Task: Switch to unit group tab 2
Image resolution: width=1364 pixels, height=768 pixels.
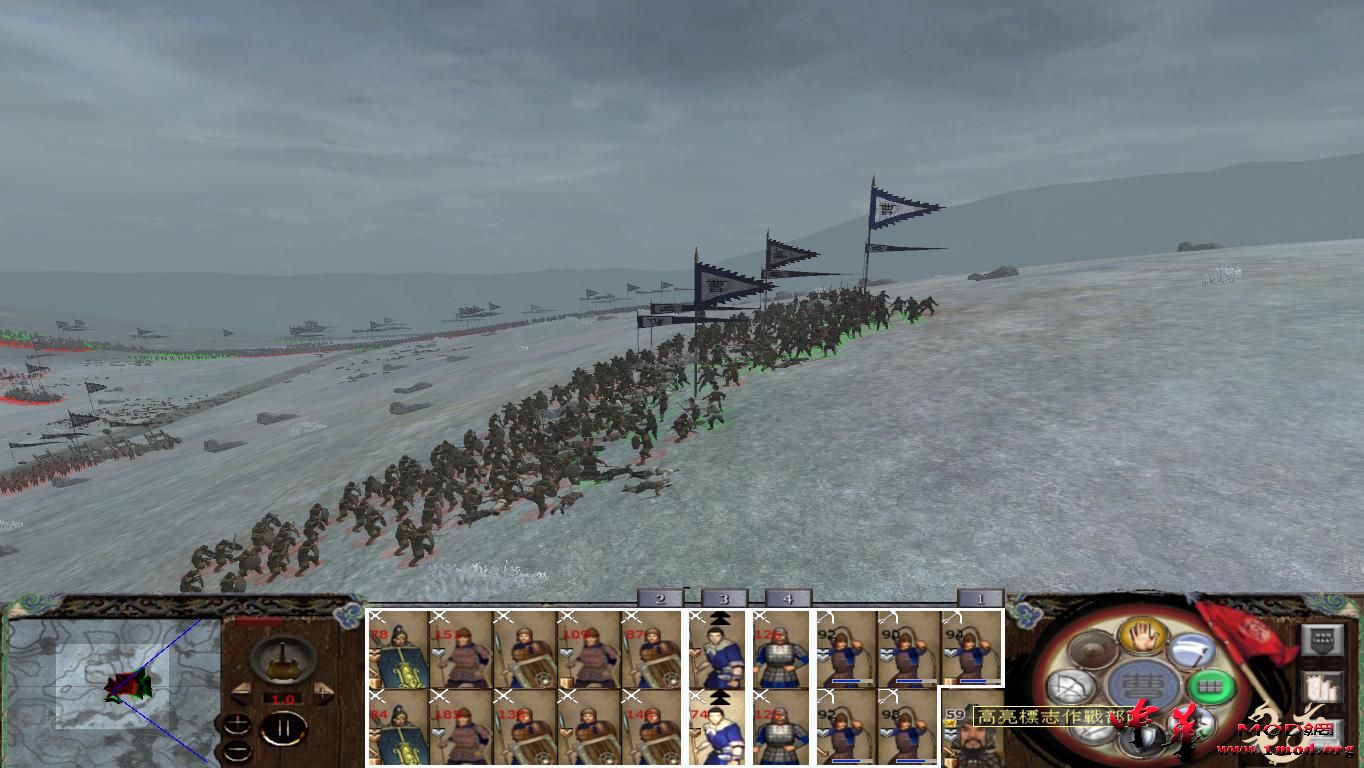Action: click(659, 598)
